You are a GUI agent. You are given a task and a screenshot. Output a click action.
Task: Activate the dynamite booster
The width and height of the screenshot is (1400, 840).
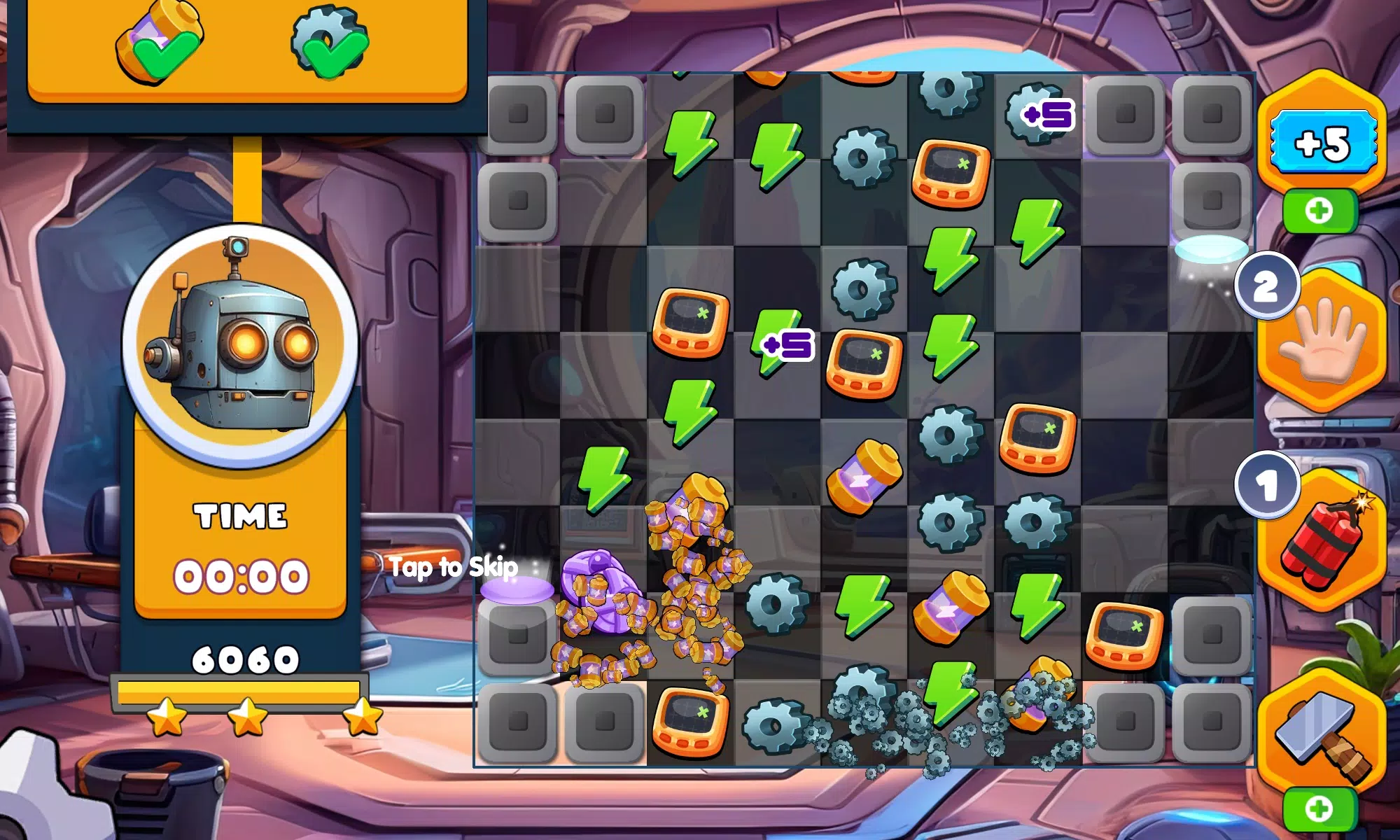pyautogui.click(x=1322, y=542)
